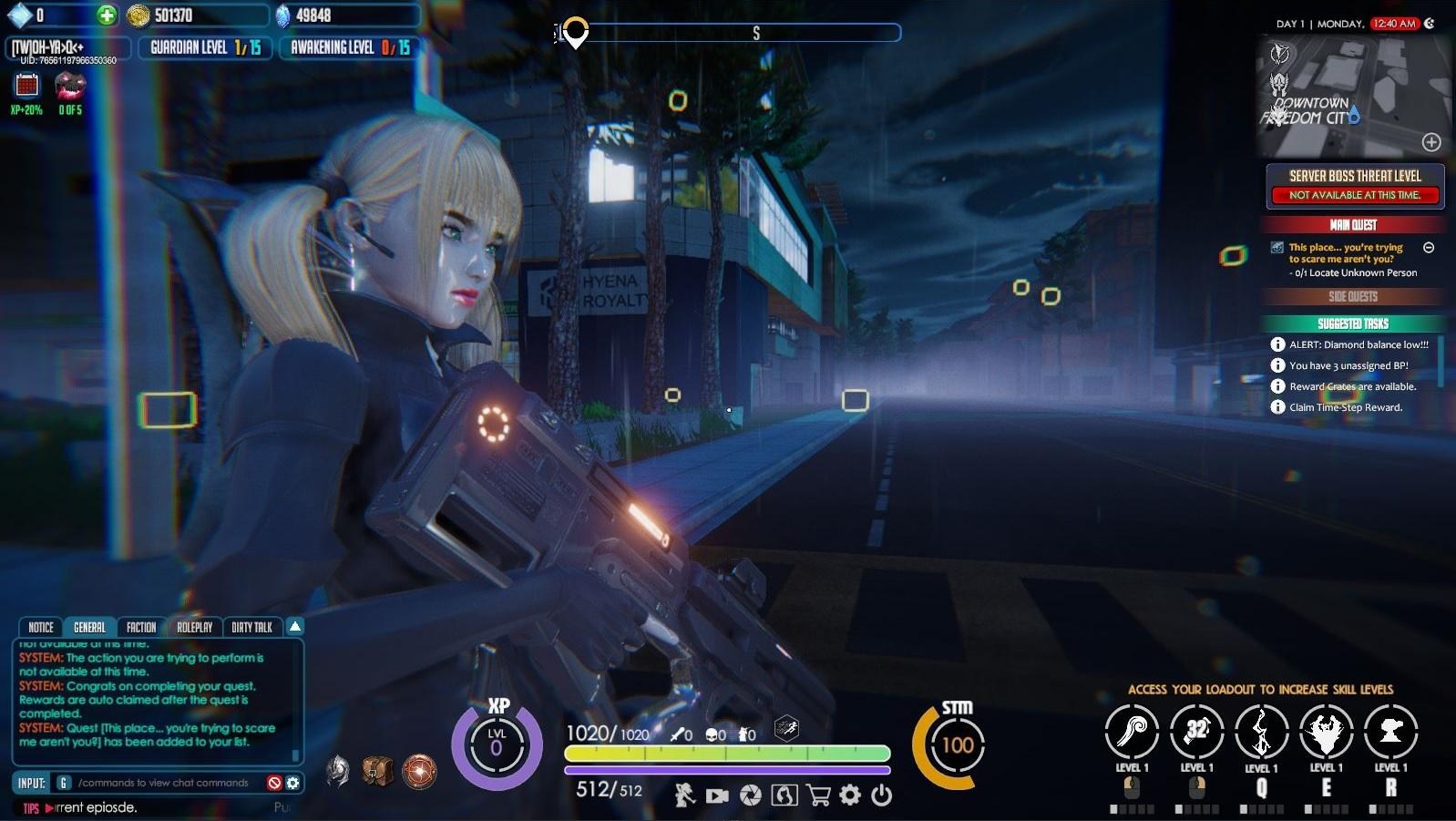Open chat settings gear next to input
This screenshot has width=1456, height=821.
point(292,783)
